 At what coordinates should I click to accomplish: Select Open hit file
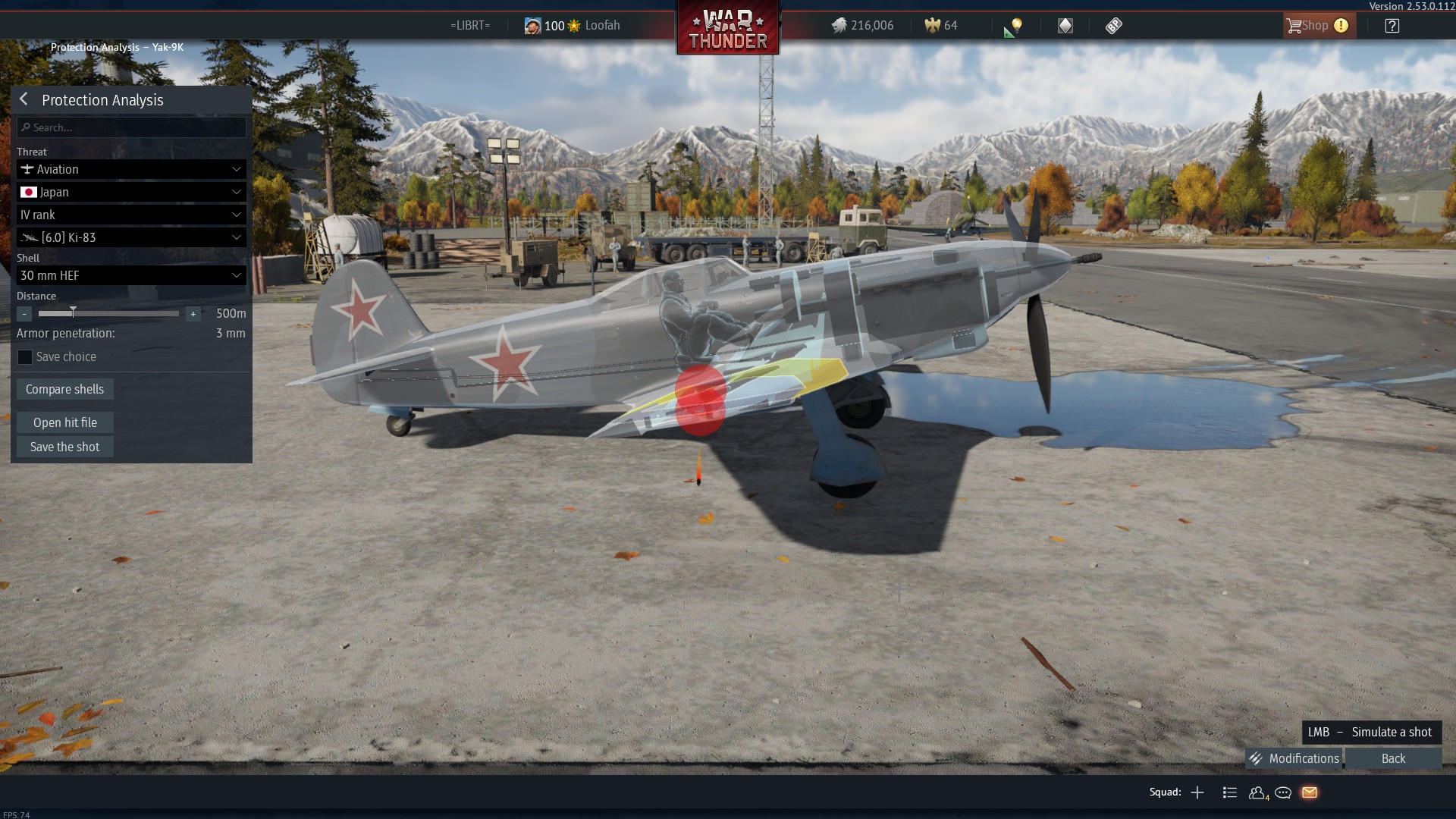tap(65, 422)
